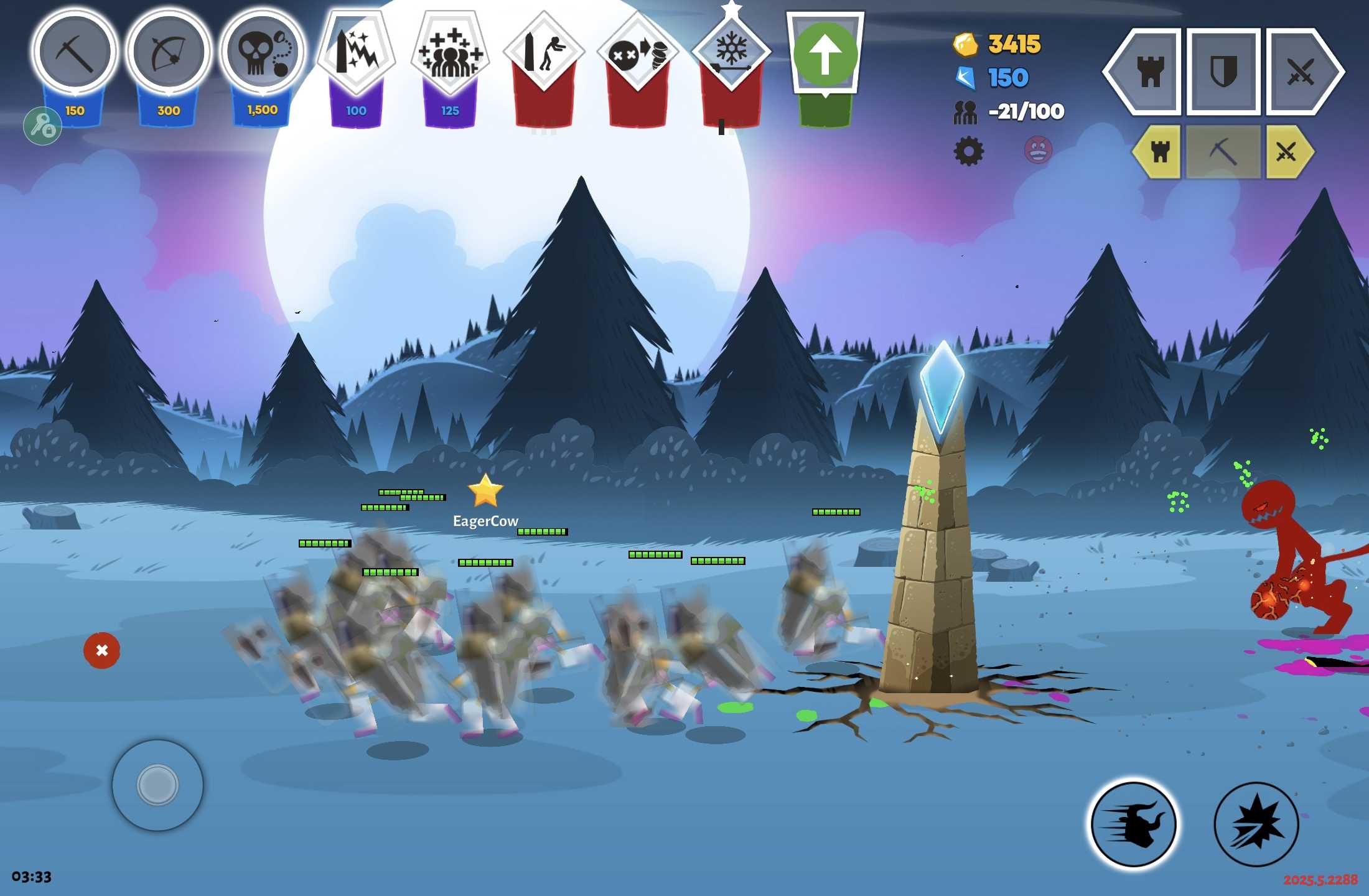Buy the skull bomb unit for 1,500

[262, 53]
